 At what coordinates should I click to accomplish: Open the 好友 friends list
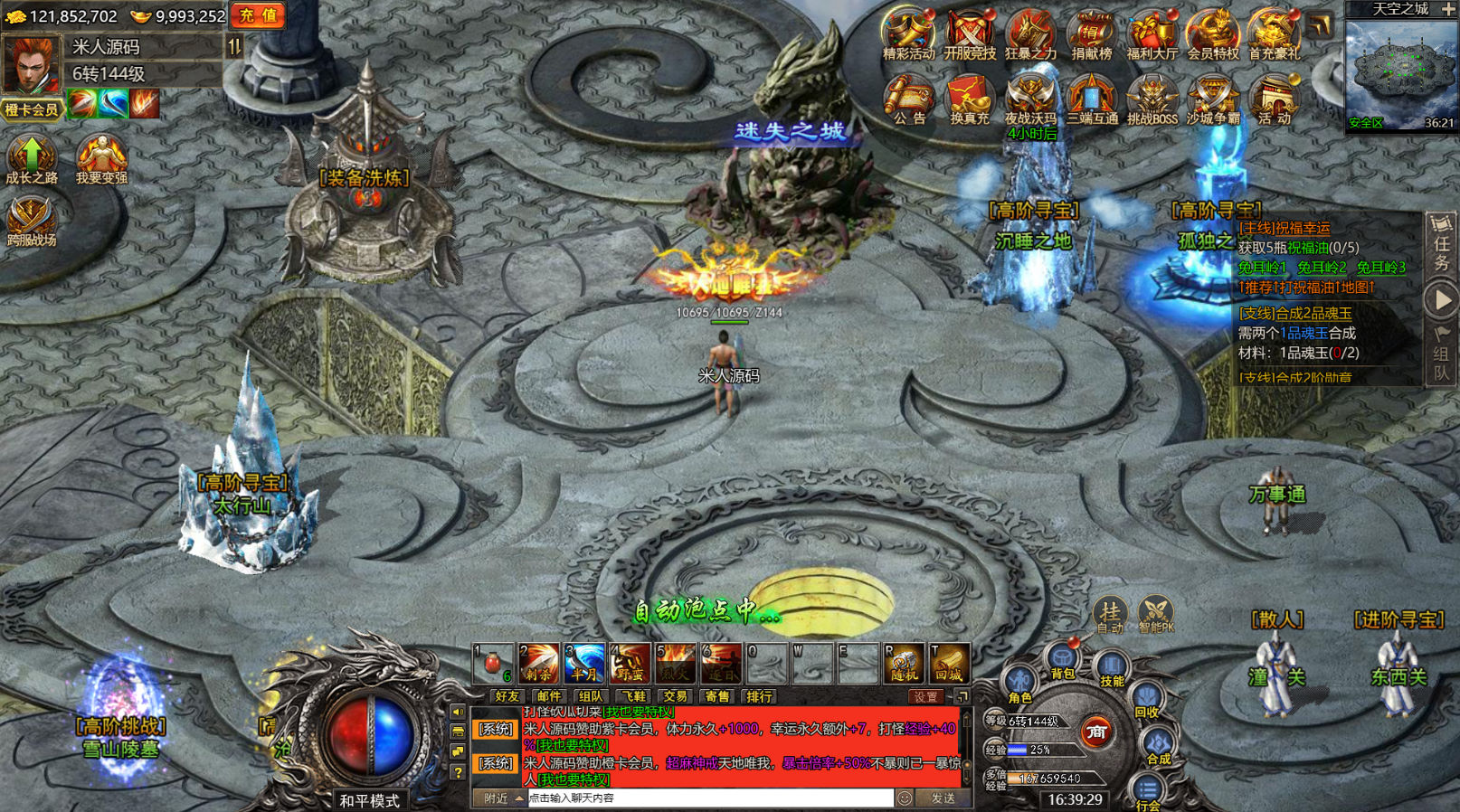coord(507,696)
